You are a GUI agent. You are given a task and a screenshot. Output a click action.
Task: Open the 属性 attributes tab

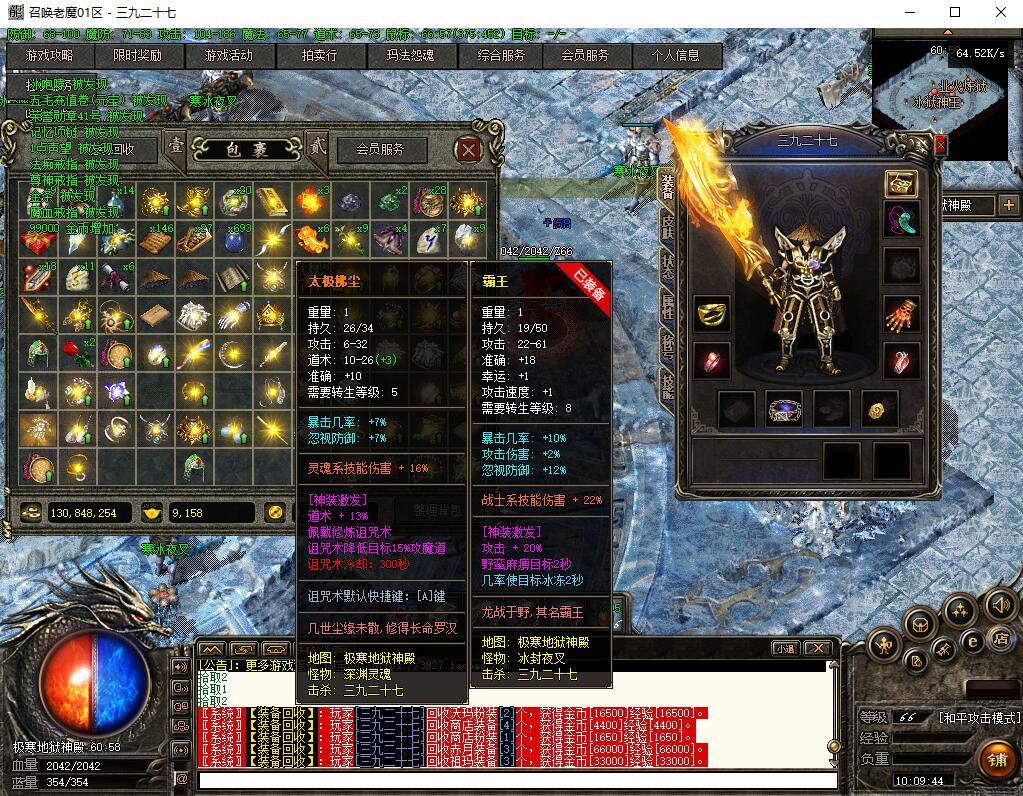(x=667, y=306)
